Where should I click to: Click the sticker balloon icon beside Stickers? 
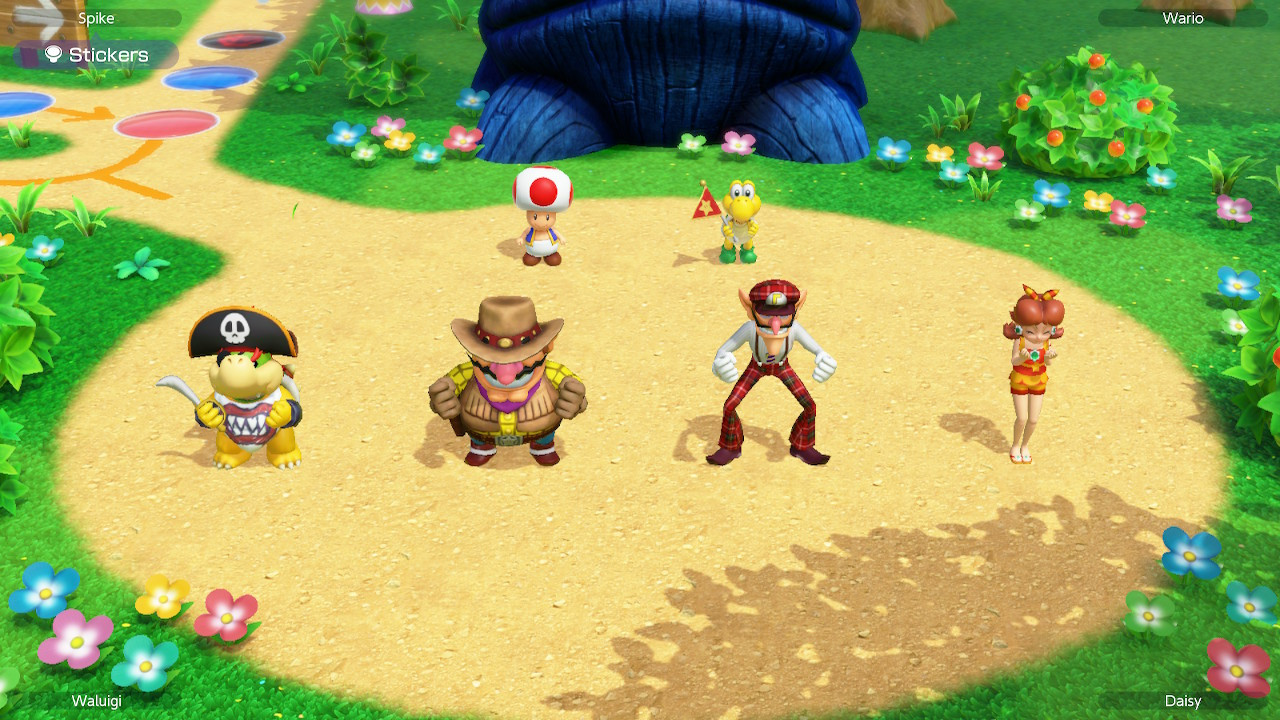pyautogui.click(x=52, y=55)
